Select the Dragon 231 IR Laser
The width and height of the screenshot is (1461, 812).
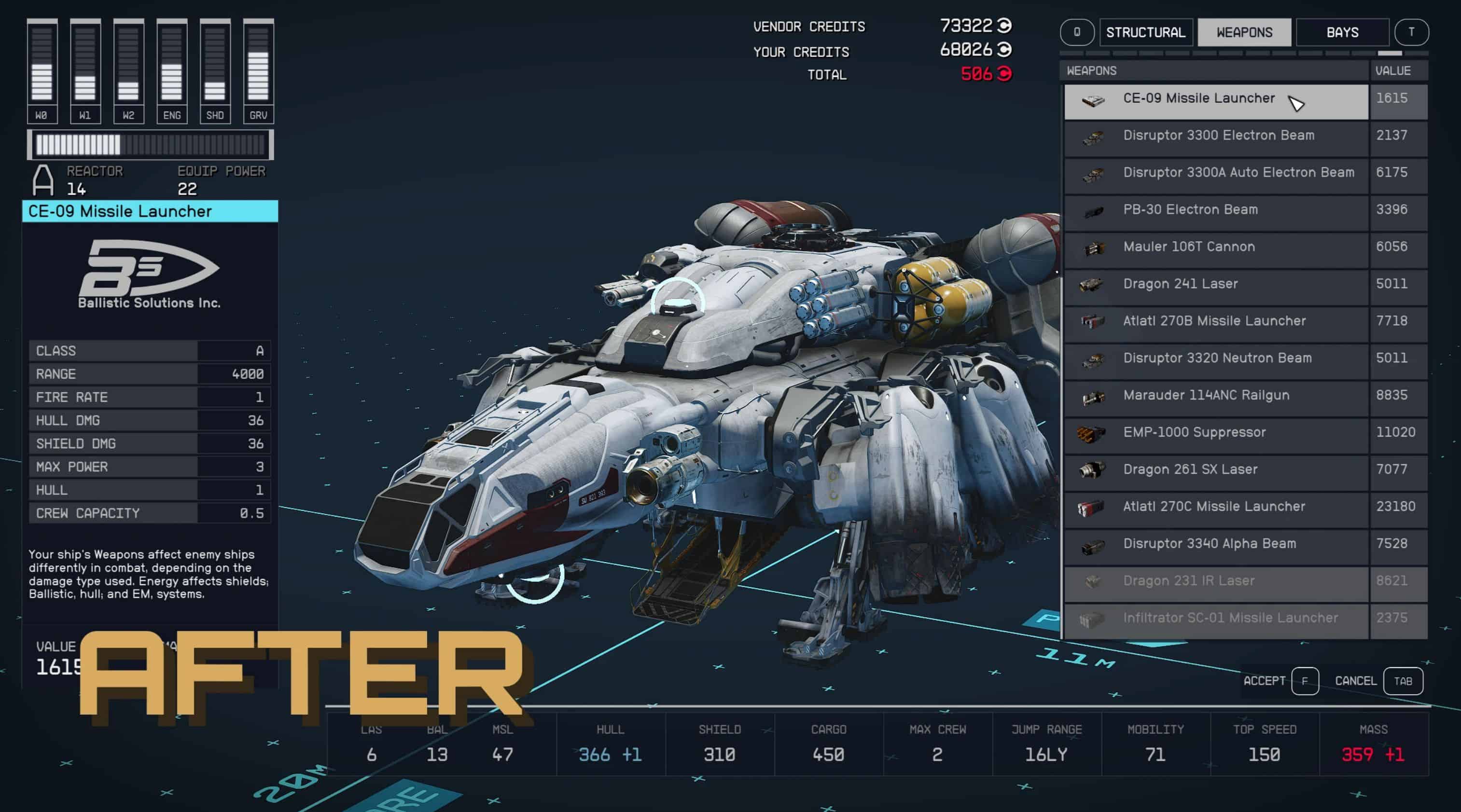[x=1188, y=582]
